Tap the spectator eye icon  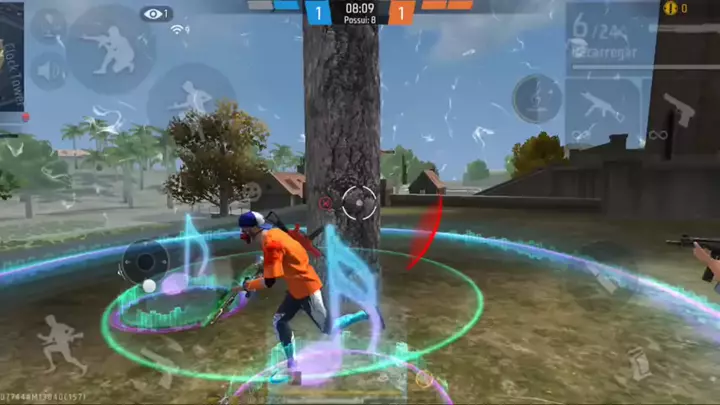[x=156, y=14]
